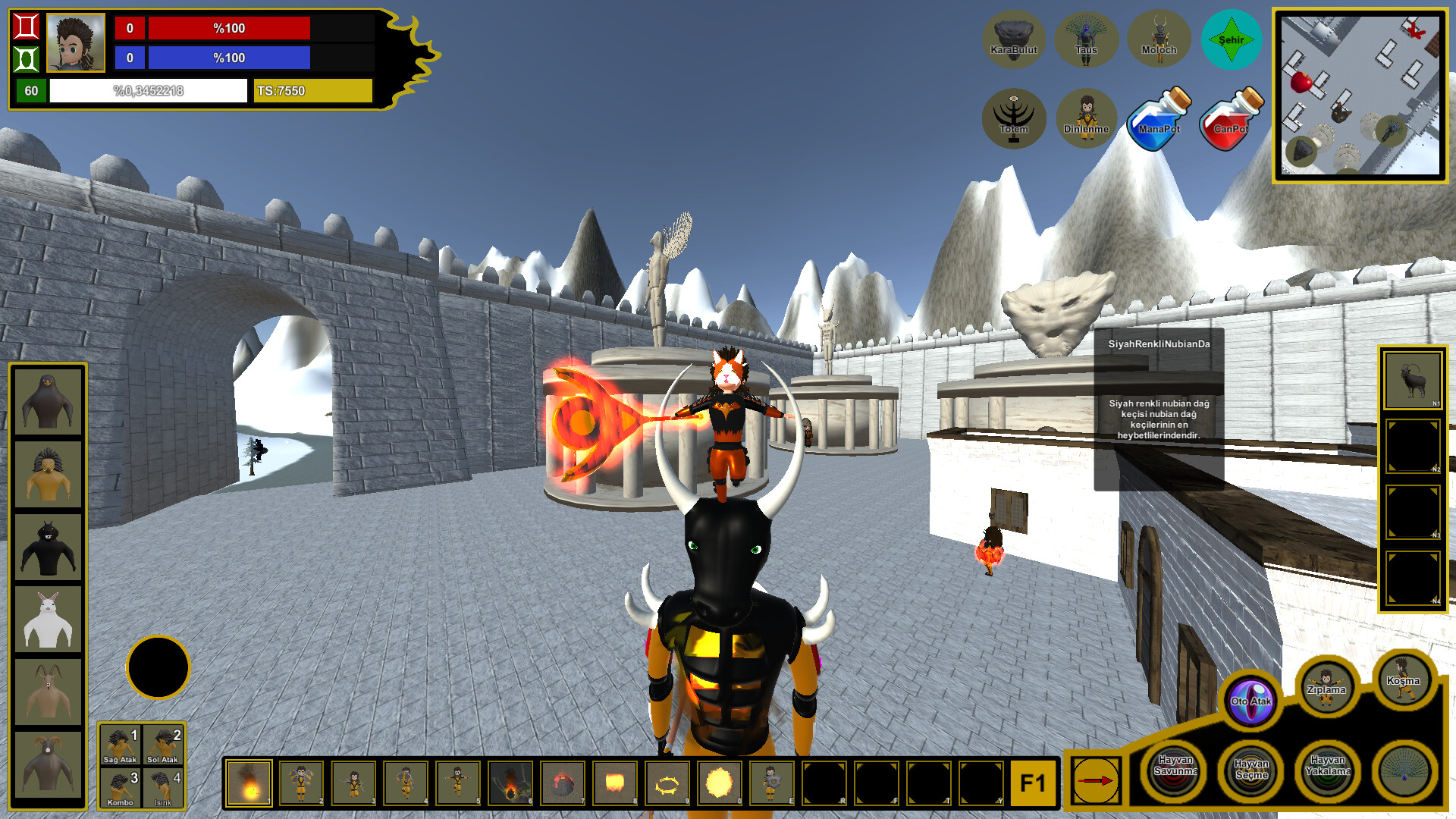
Task: Place a Totem with the Totem icon
Action: coord(1015,118)
